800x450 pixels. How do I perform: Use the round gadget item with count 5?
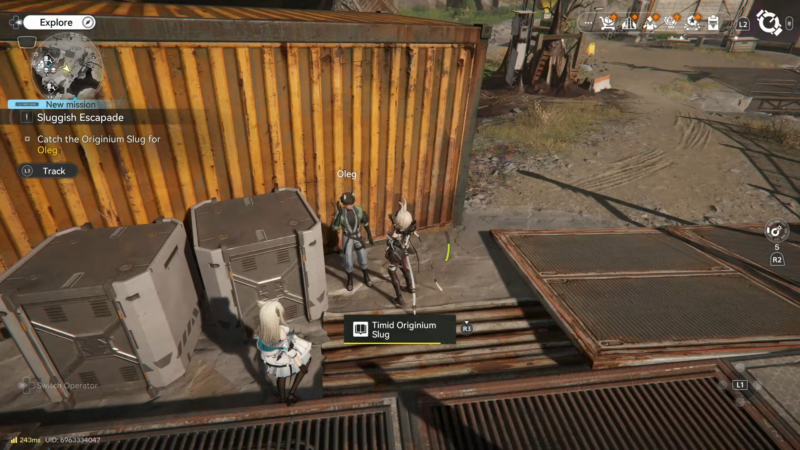pyautogui.click(x=776, y=230)
